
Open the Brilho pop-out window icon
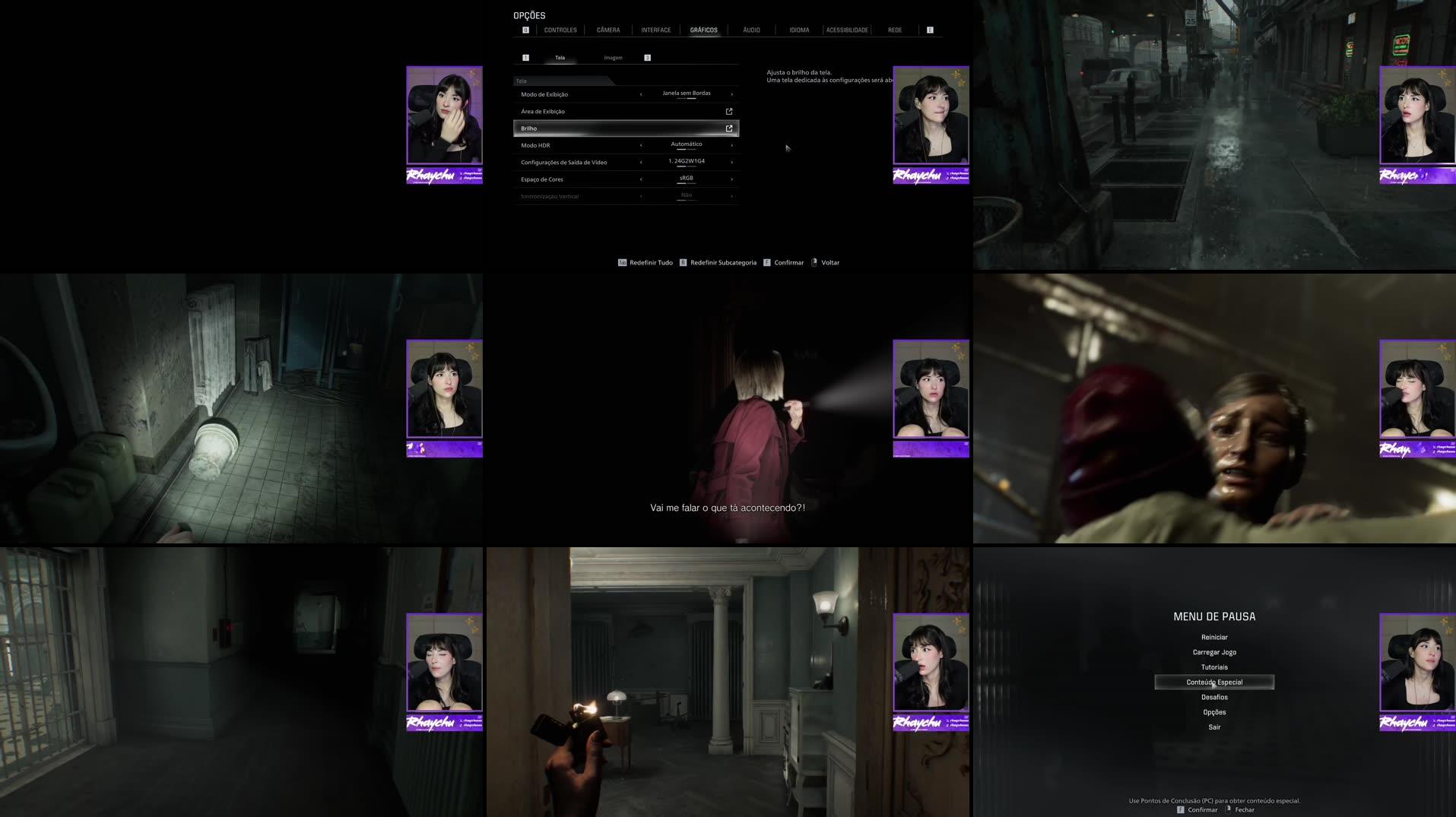point(728,128)
